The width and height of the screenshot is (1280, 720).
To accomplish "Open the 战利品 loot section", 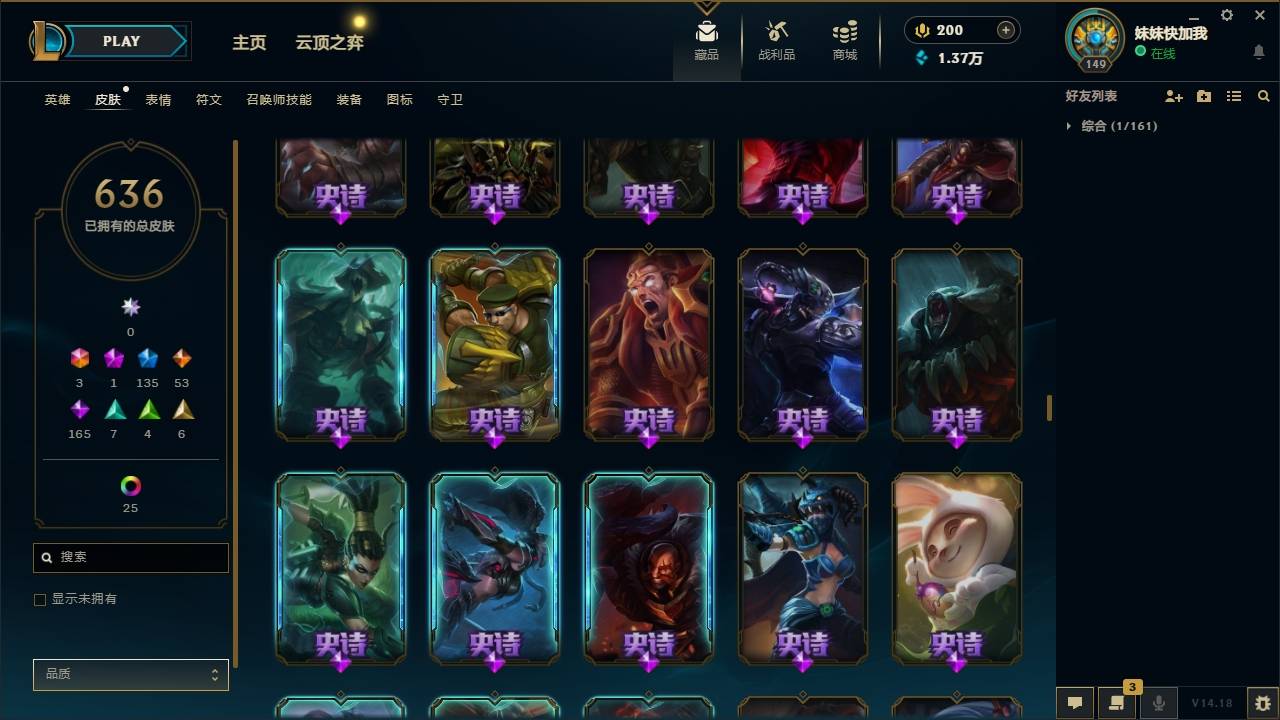I will coord(776,40).
